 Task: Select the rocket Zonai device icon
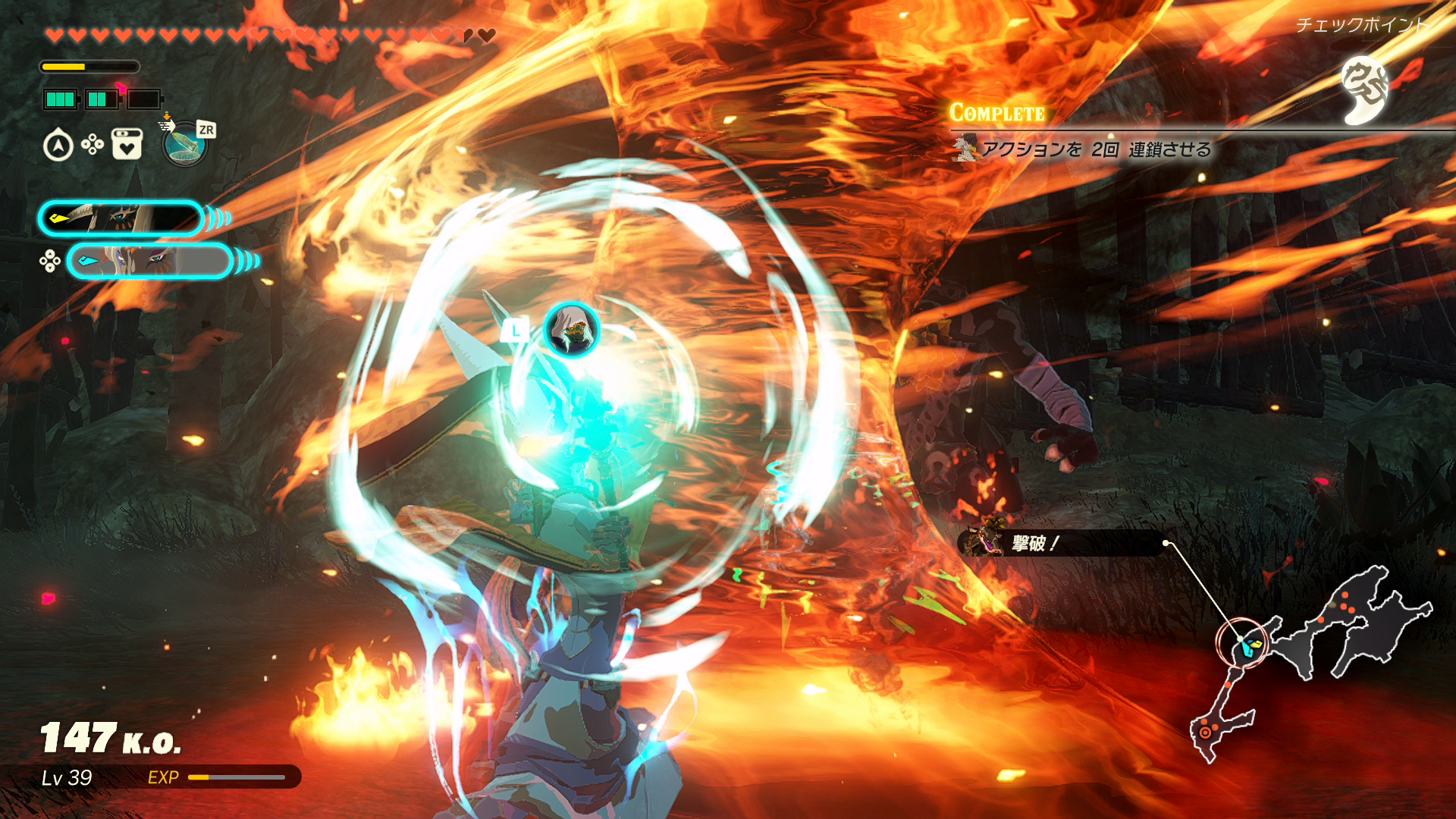point(184,143)
